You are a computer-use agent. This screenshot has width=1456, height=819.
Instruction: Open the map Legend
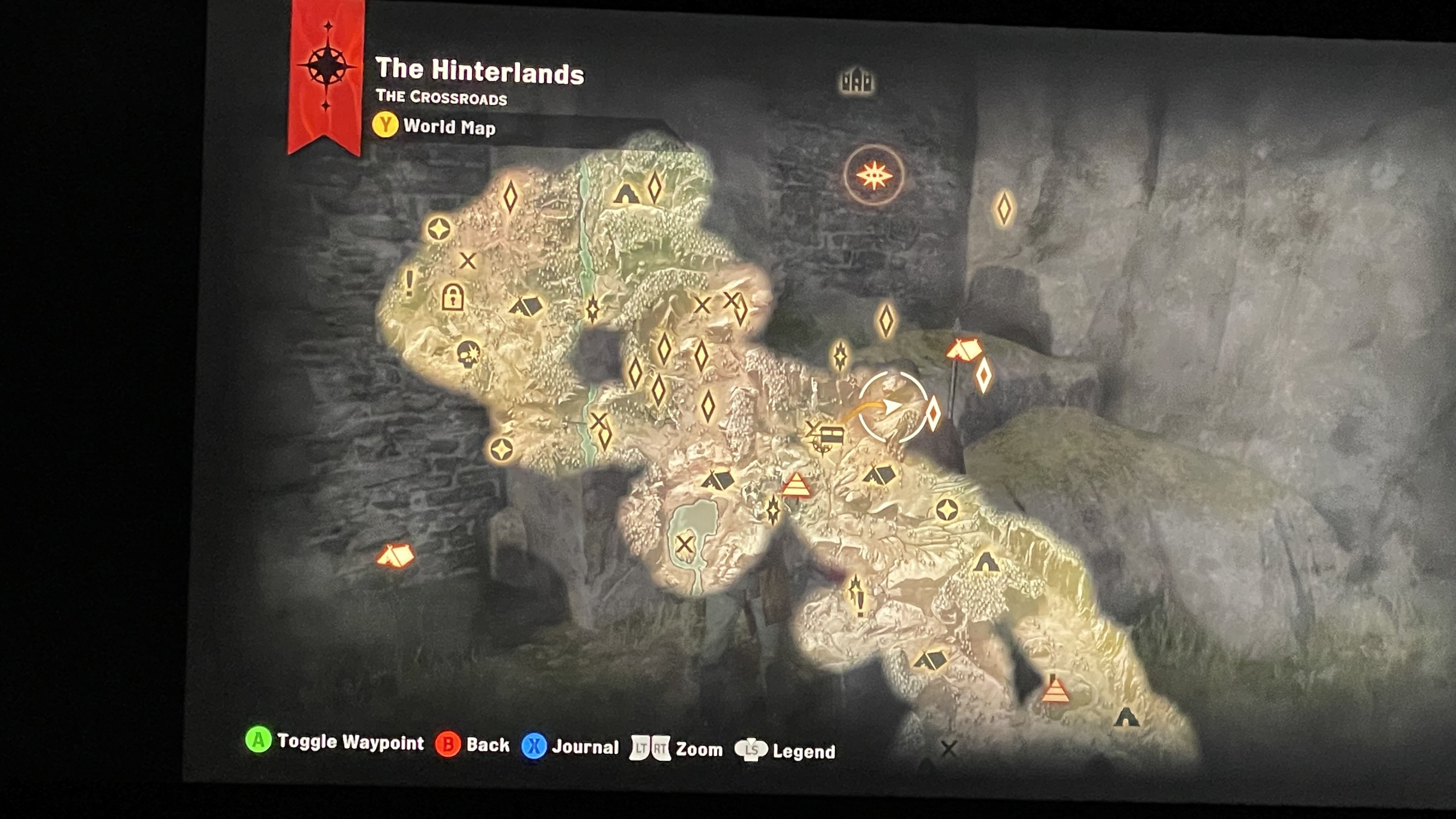[x=785, y=751]
